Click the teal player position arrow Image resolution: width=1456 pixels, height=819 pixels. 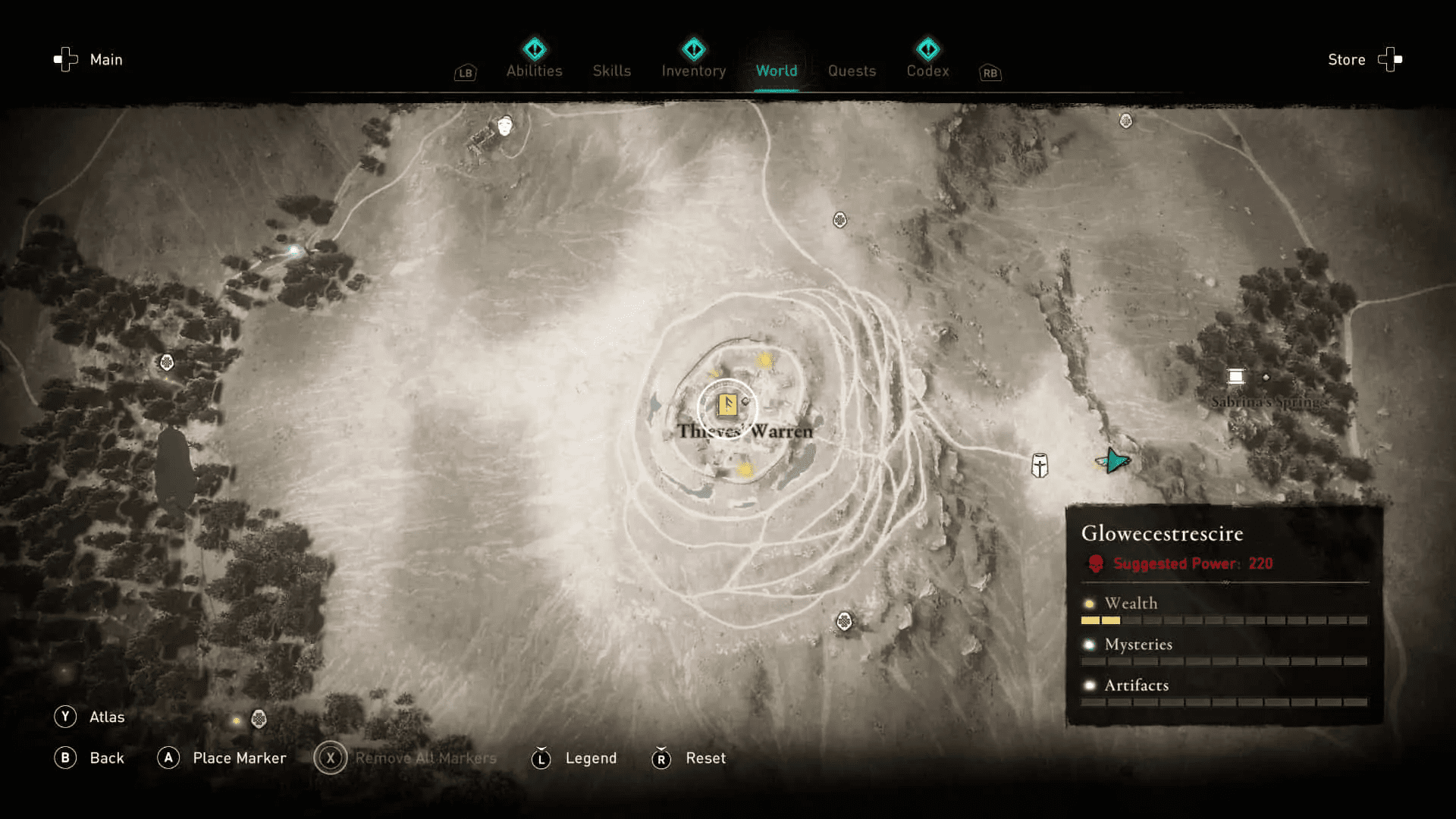click(1113, 460)
